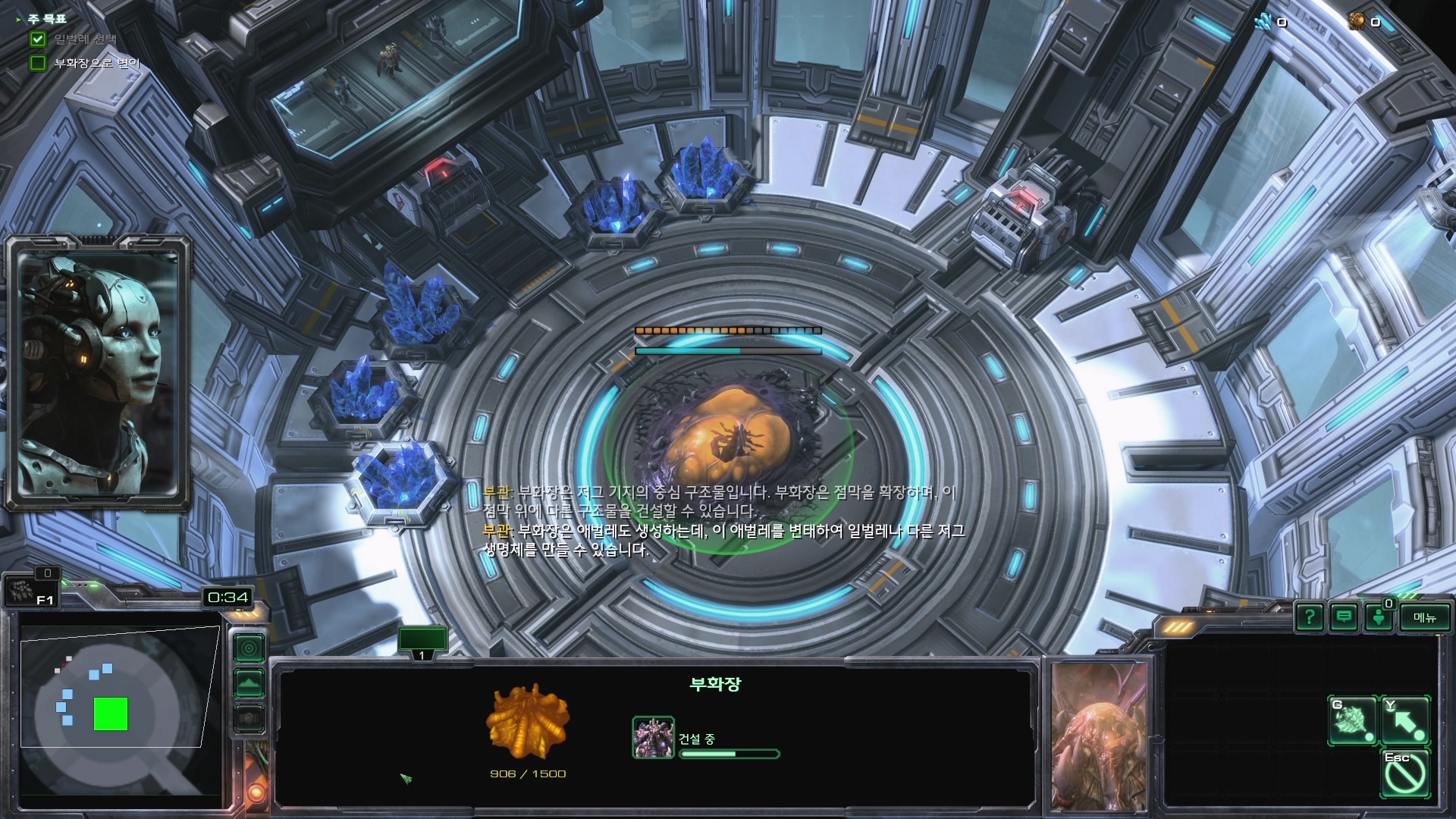Open the 메뉴 game menu
This screenshot has width=1456, height=819.
[x=1424, y=617]
